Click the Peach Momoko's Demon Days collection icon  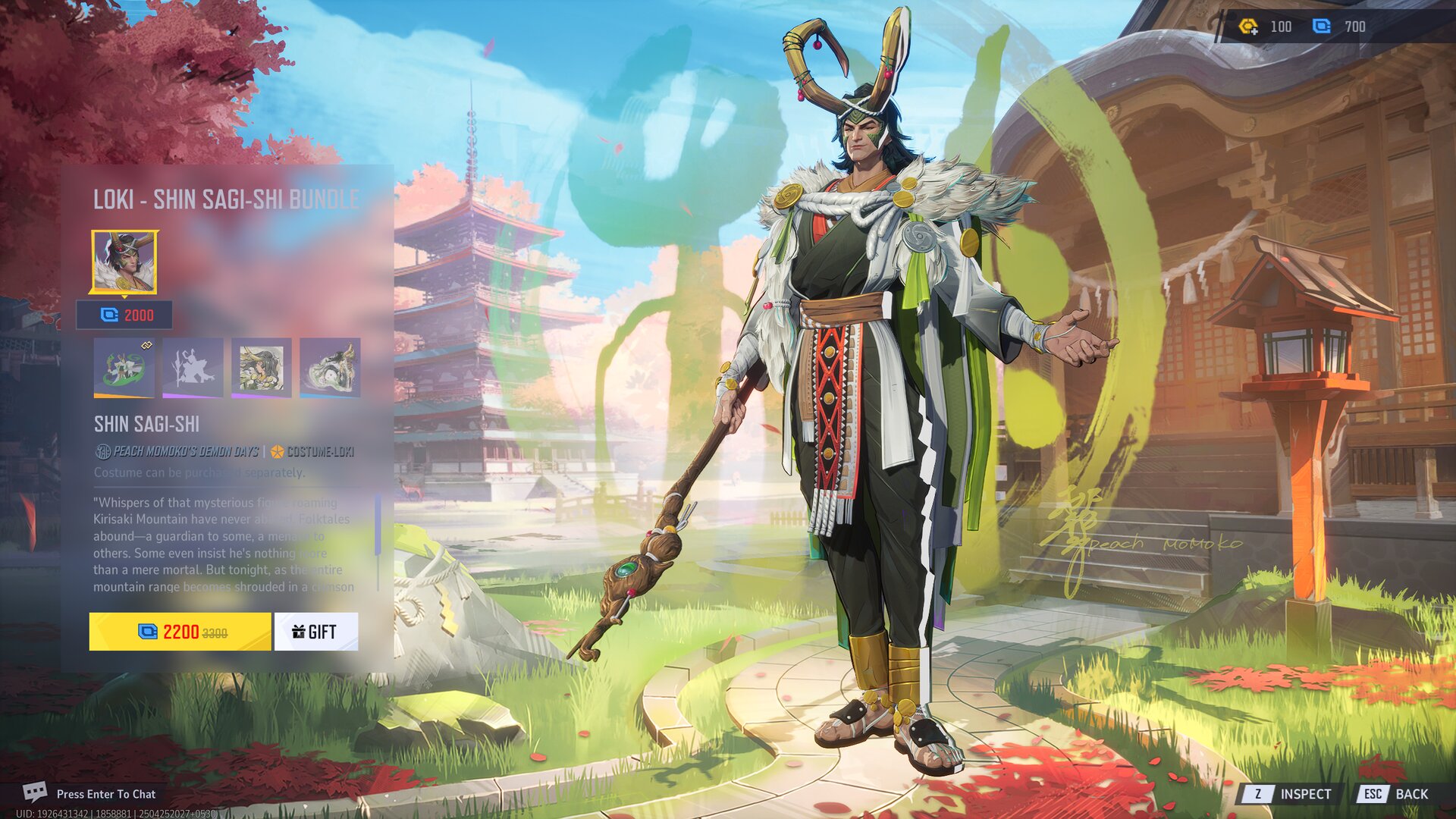(x=105, y=450)
